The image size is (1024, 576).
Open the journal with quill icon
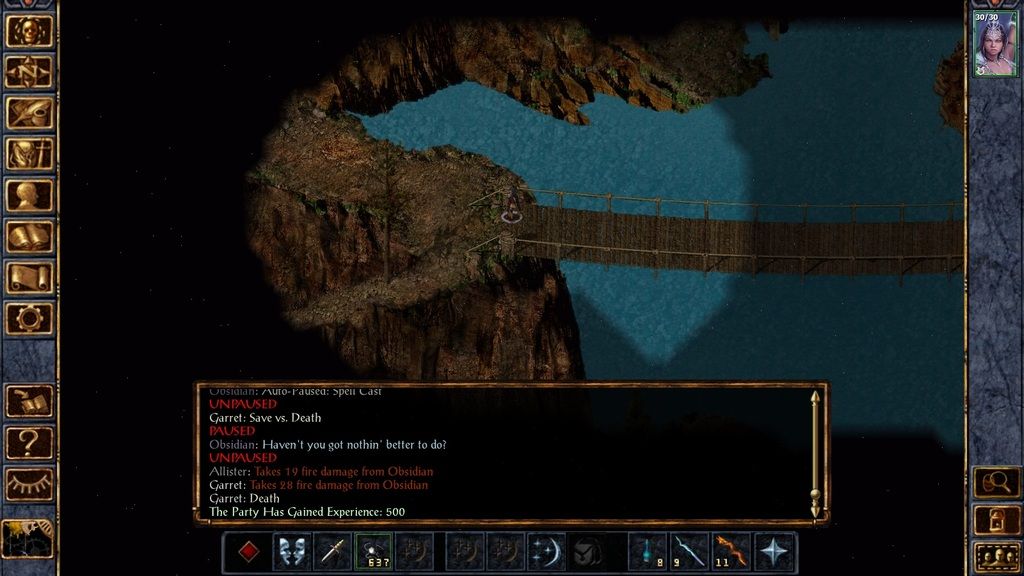[29, 112]
